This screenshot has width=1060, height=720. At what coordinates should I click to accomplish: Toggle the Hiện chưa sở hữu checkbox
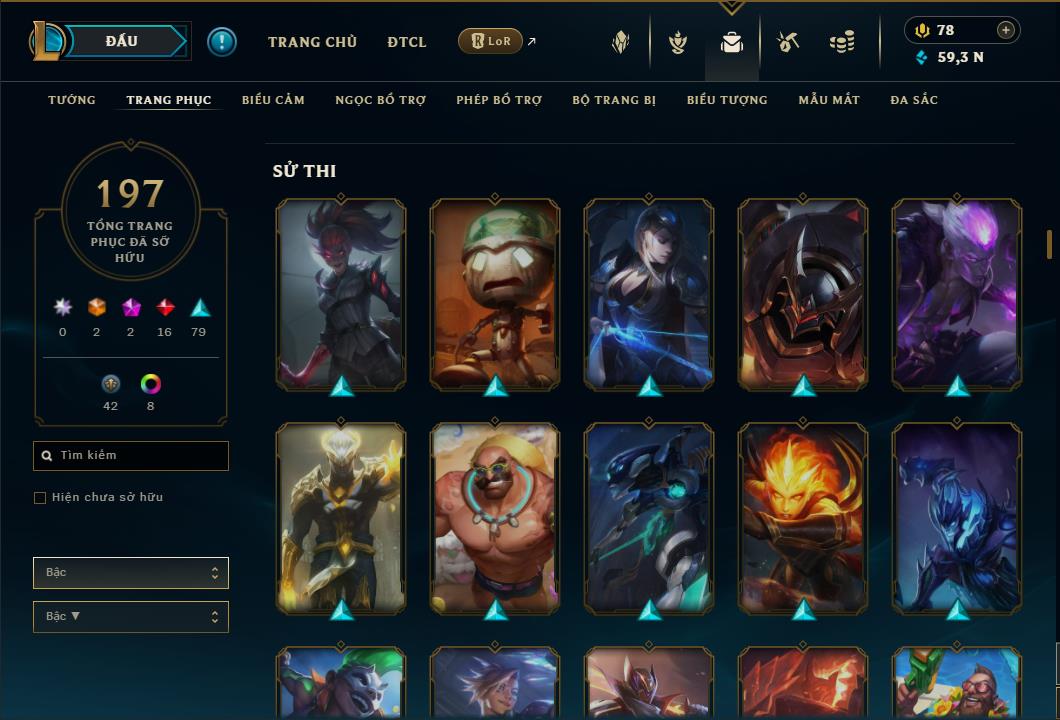click(x=40, y=498)
